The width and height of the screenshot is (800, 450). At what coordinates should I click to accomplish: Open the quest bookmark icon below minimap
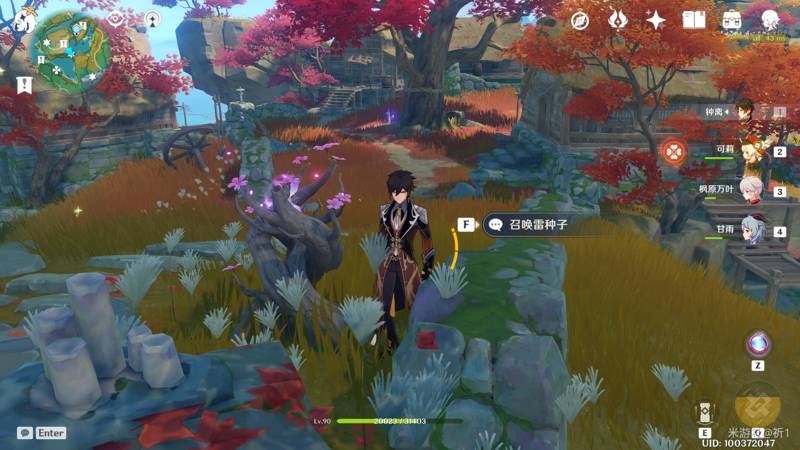click(23, 85)
